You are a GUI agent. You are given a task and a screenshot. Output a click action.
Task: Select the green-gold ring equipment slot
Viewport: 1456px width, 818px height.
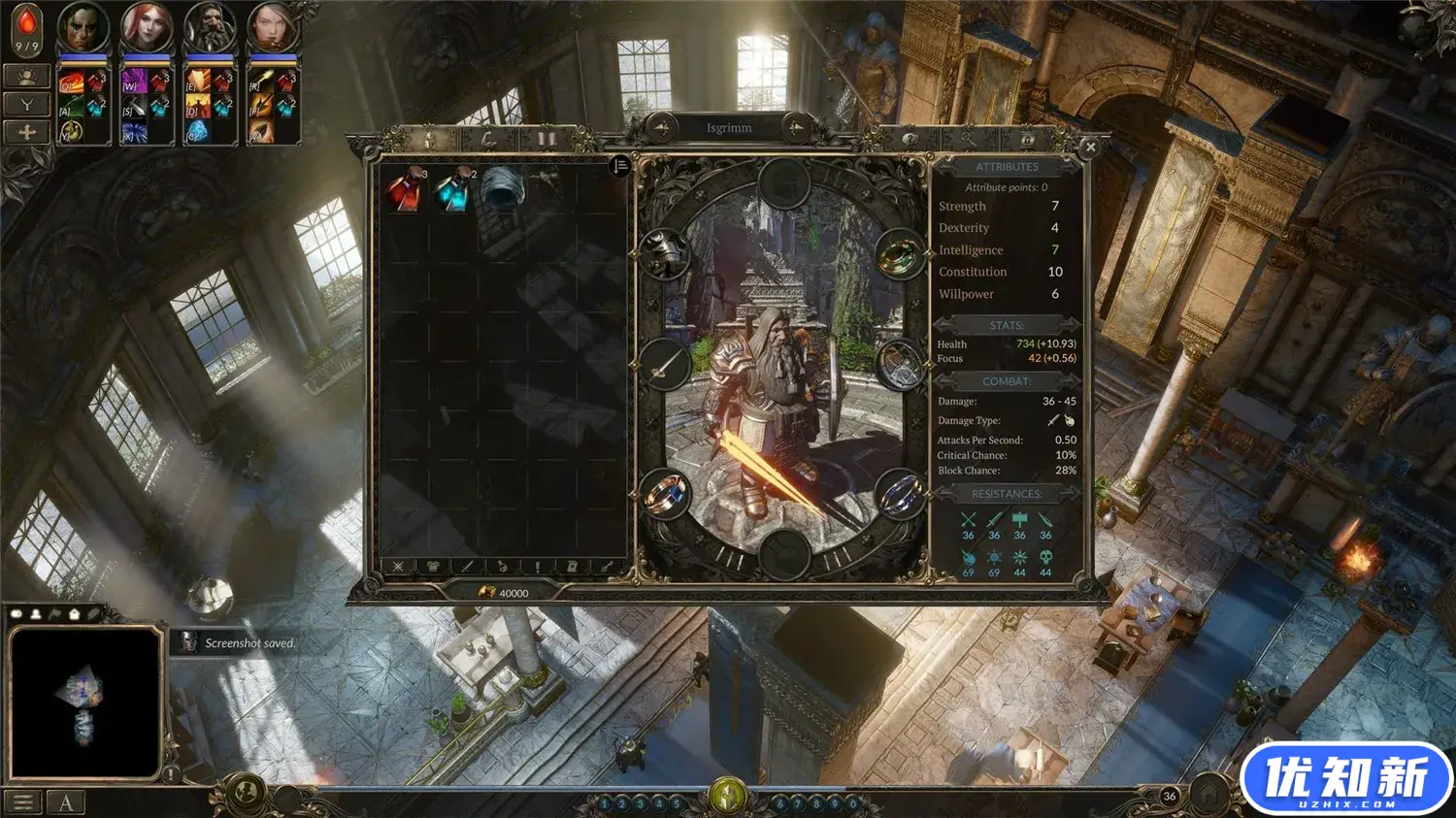pos(899,254)
